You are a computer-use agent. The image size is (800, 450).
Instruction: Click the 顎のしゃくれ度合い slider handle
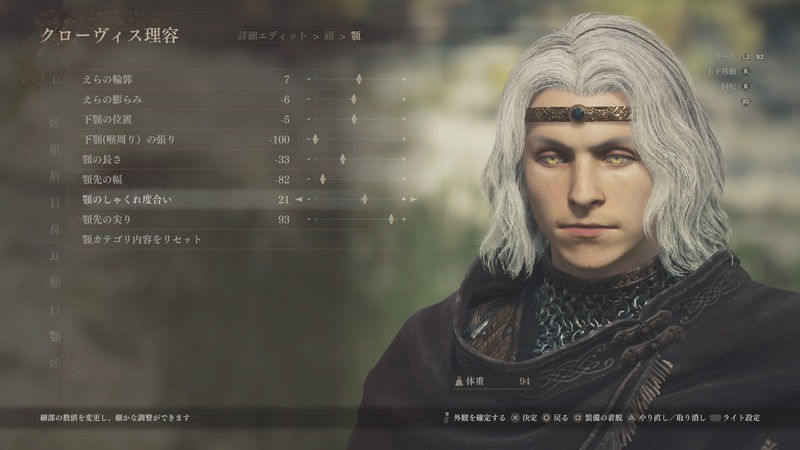[x=364, y=200]
